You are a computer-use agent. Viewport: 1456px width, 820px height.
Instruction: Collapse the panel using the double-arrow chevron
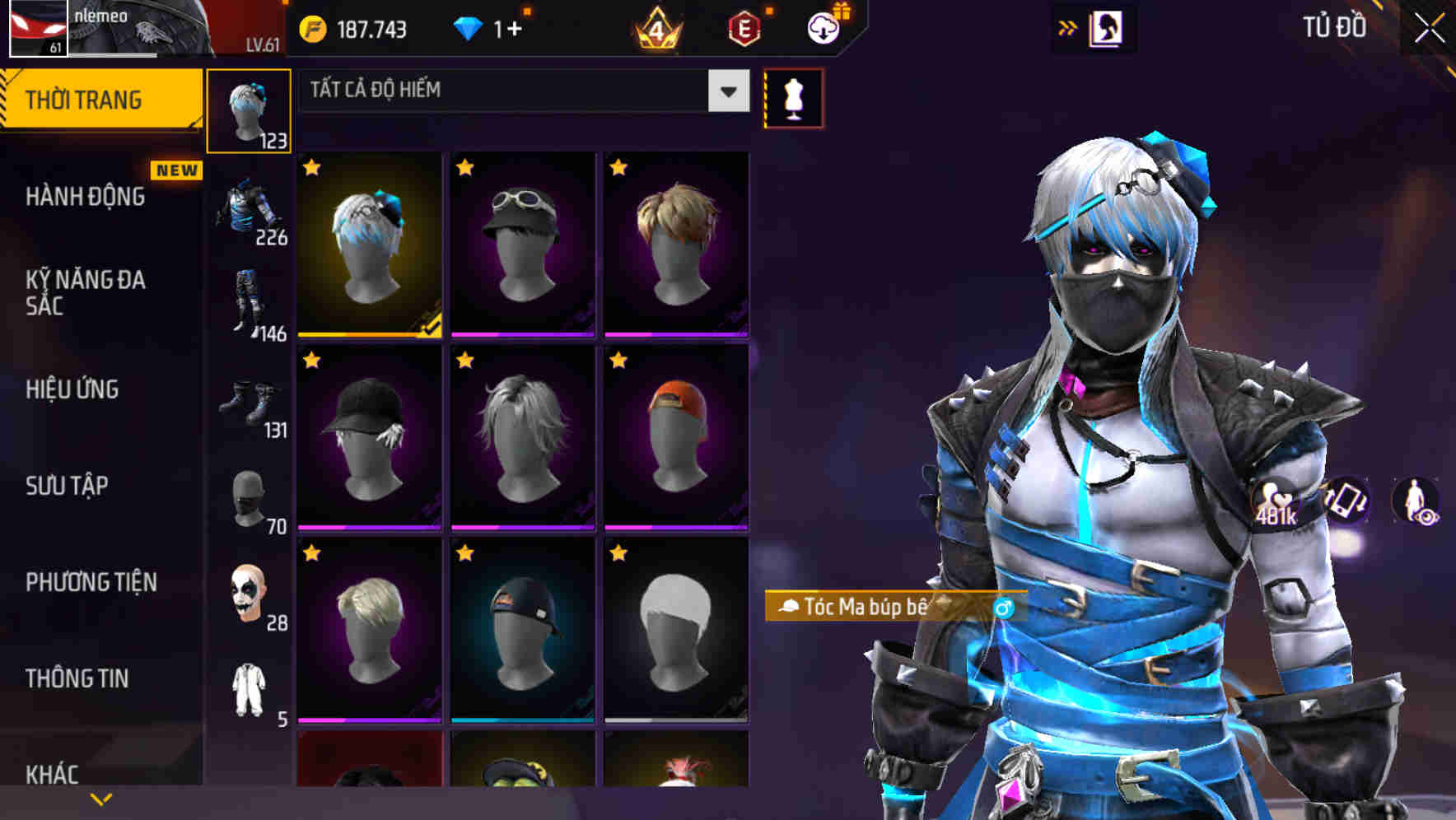tap(1068, 27)
